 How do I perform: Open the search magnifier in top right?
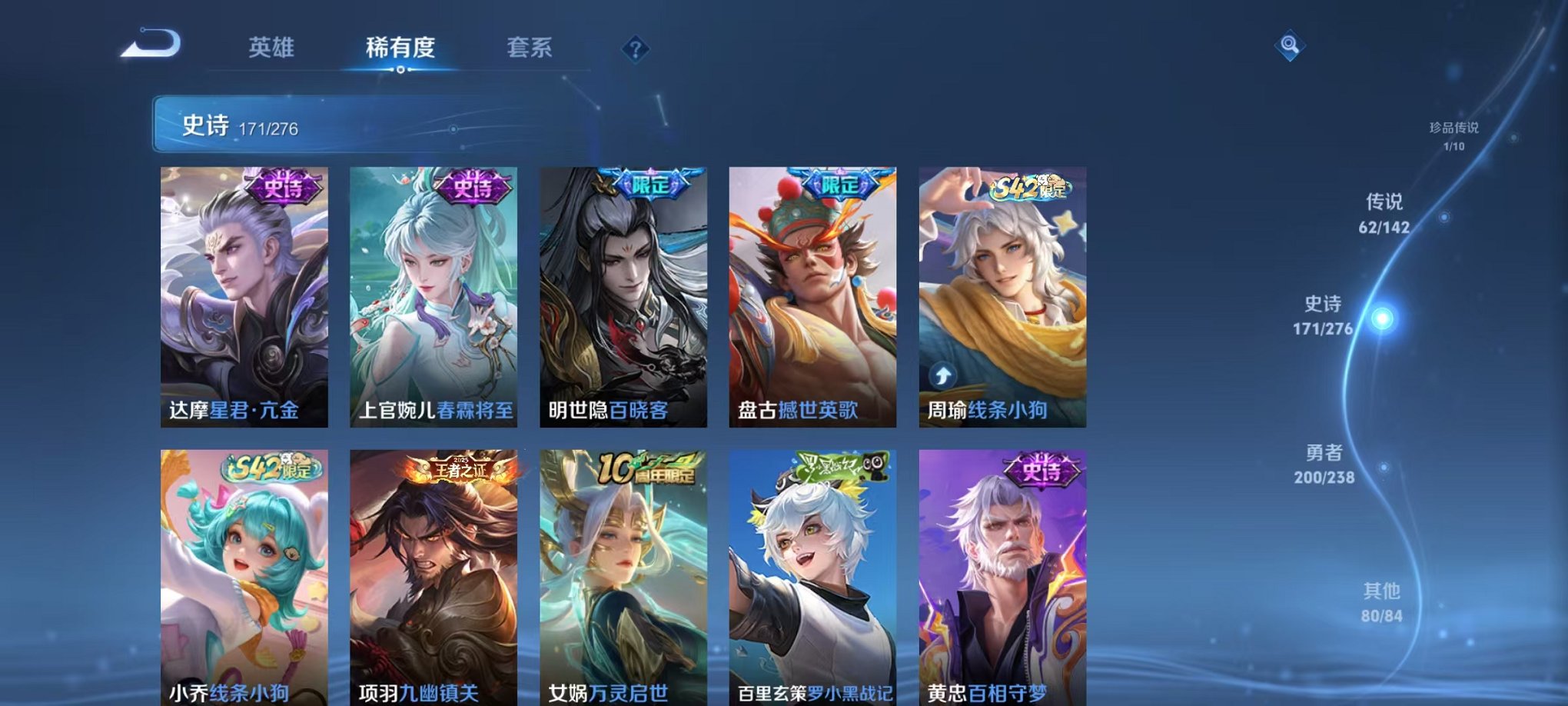1291,45
